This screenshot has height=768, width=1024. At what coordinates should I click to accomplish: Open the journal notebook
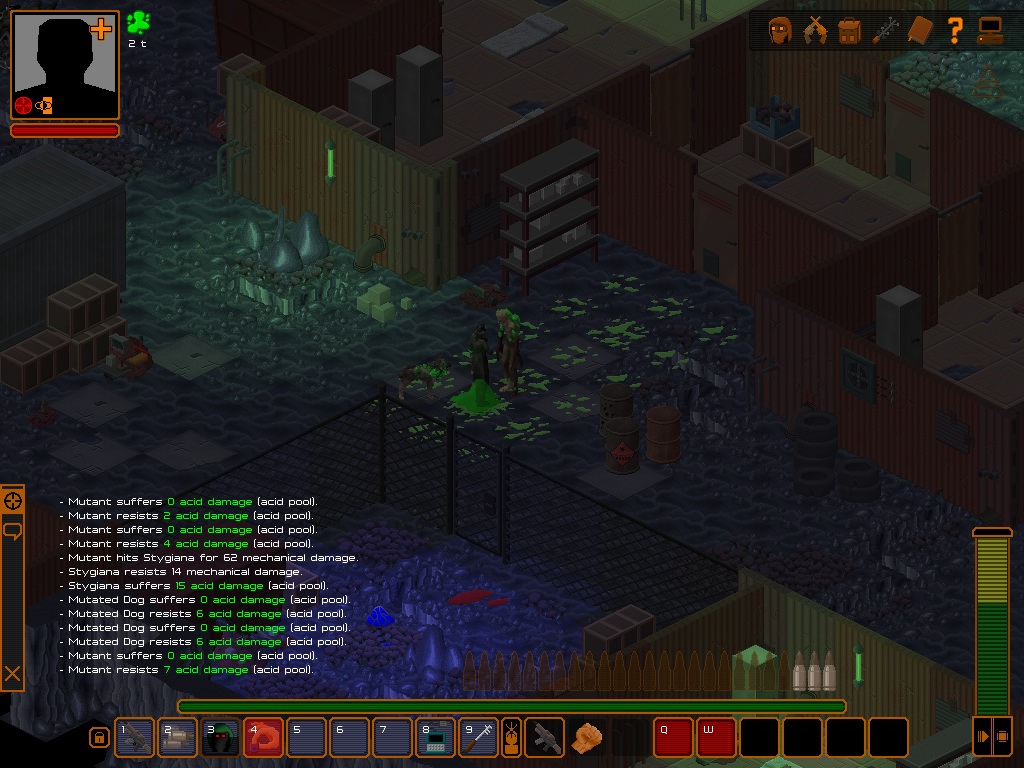[920, 31]
